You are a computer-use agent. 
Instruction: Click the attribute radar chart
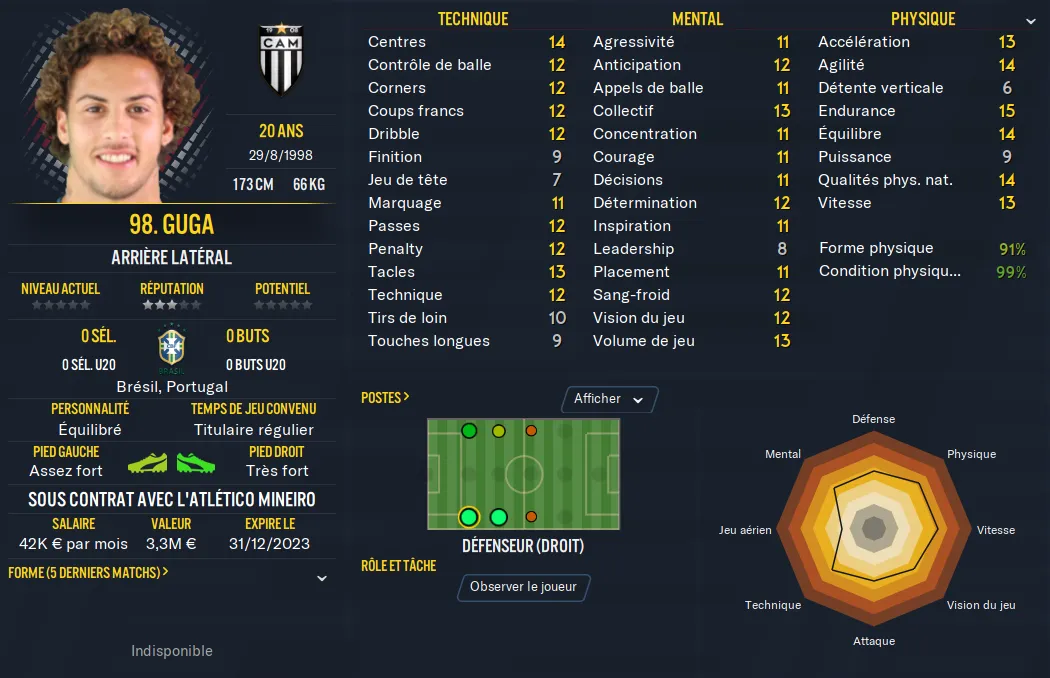tap(873, 529)
